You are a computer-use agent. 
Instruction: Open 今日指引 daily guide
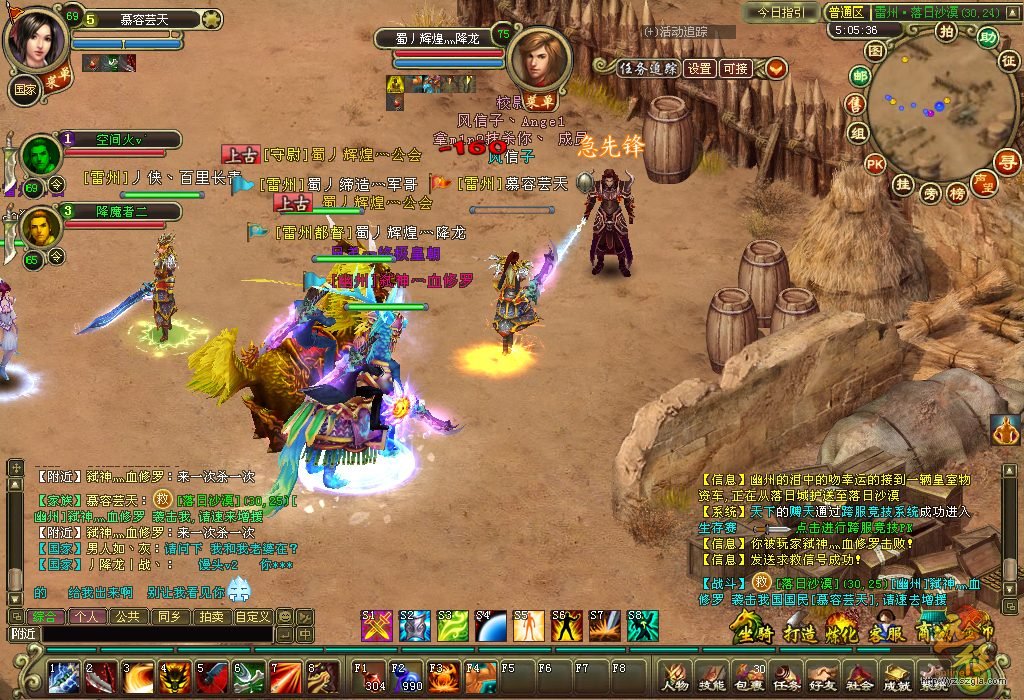click(780, 12)
